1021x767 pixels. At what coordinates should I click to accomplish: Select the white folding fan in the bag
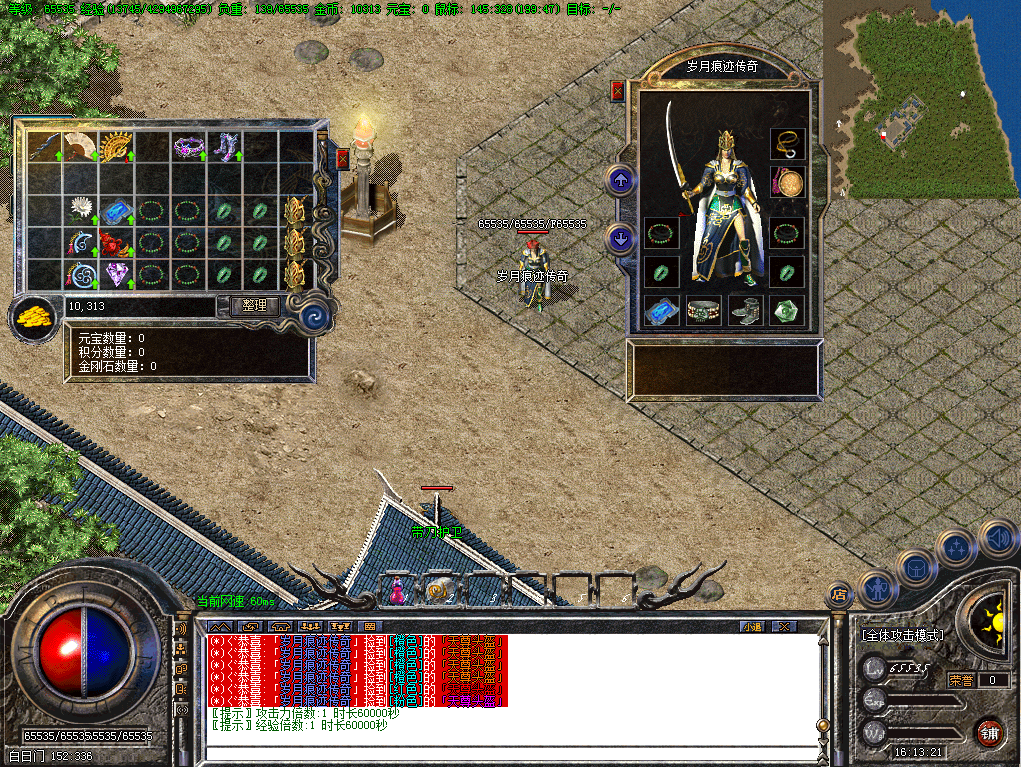pyautogui.click(x=79, y=147)
